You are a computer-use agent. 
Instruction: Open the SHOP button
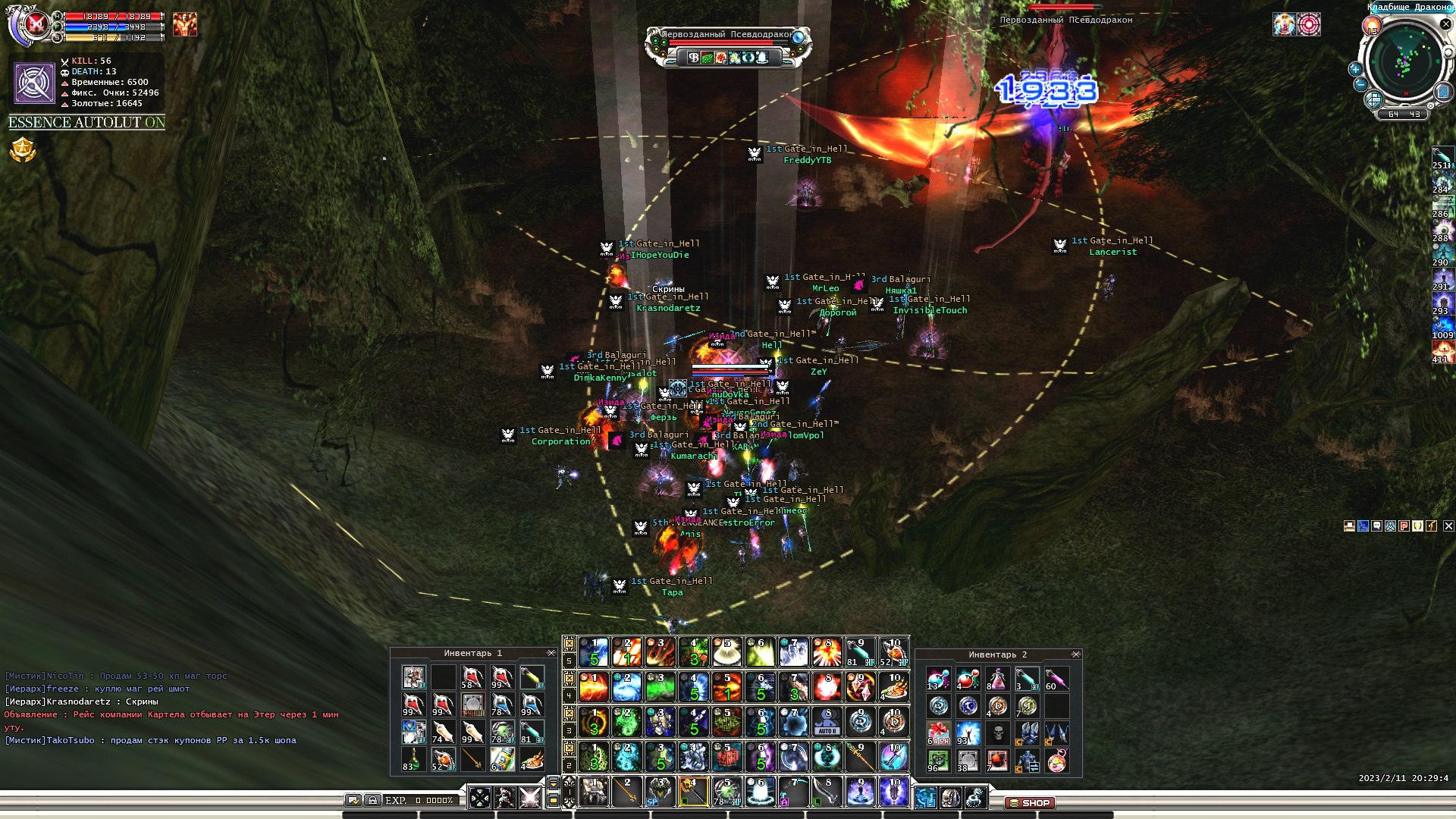[1029, 802]
